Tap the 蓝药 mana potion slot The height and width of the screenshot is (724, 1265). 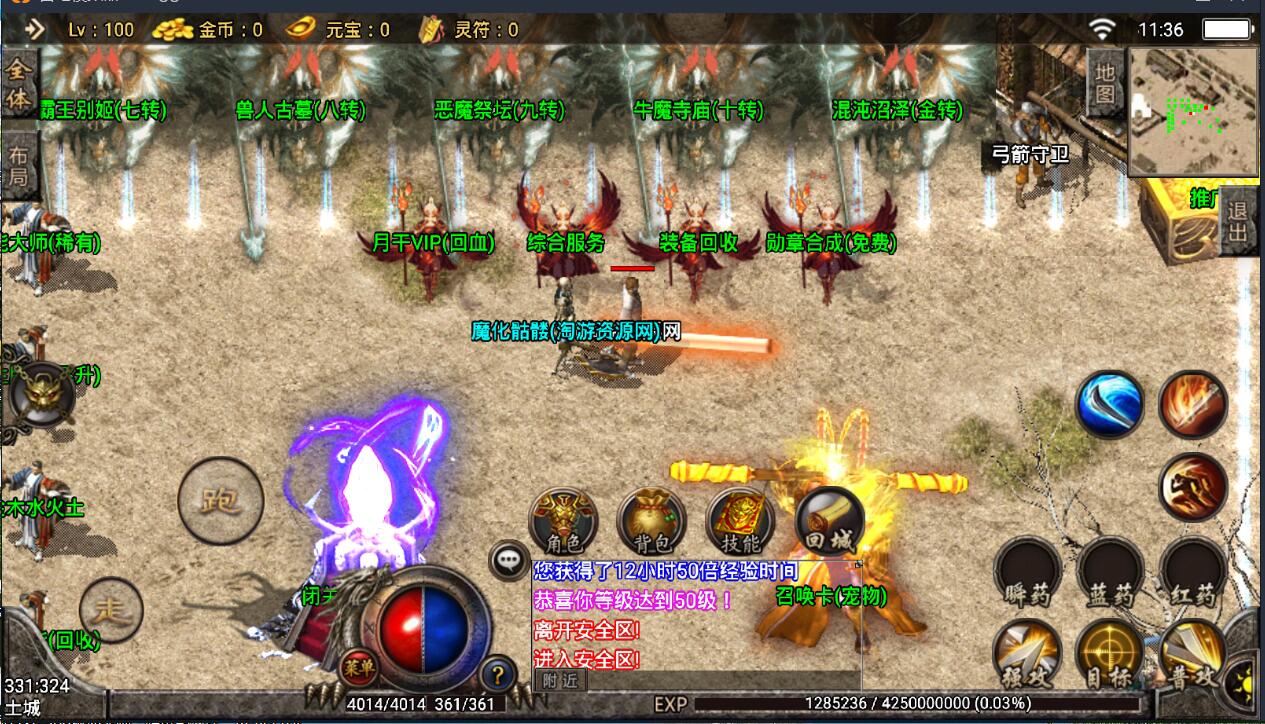(1110, 574)
